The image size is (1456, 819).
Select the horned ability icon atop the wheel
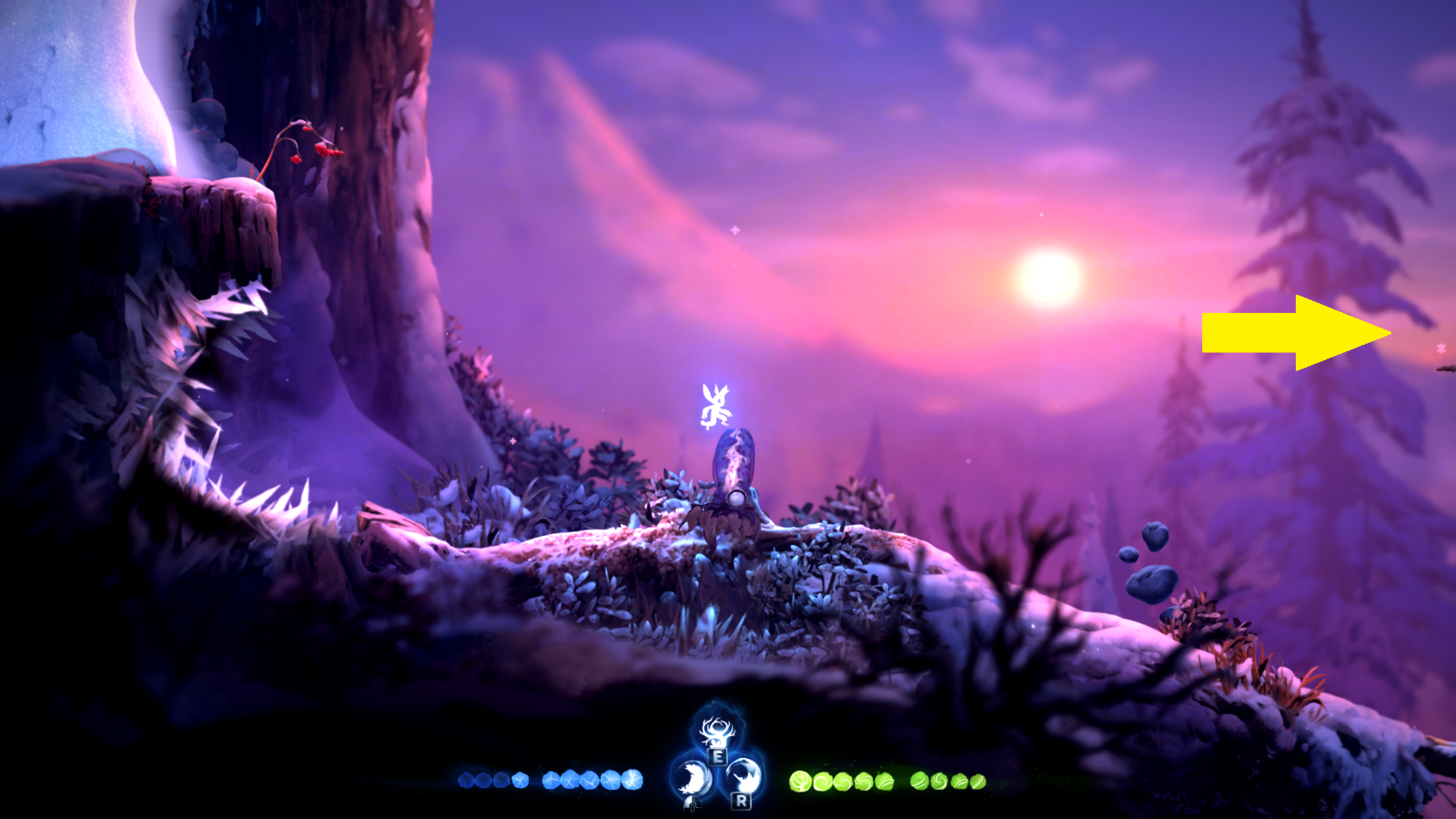coord(717,731)
